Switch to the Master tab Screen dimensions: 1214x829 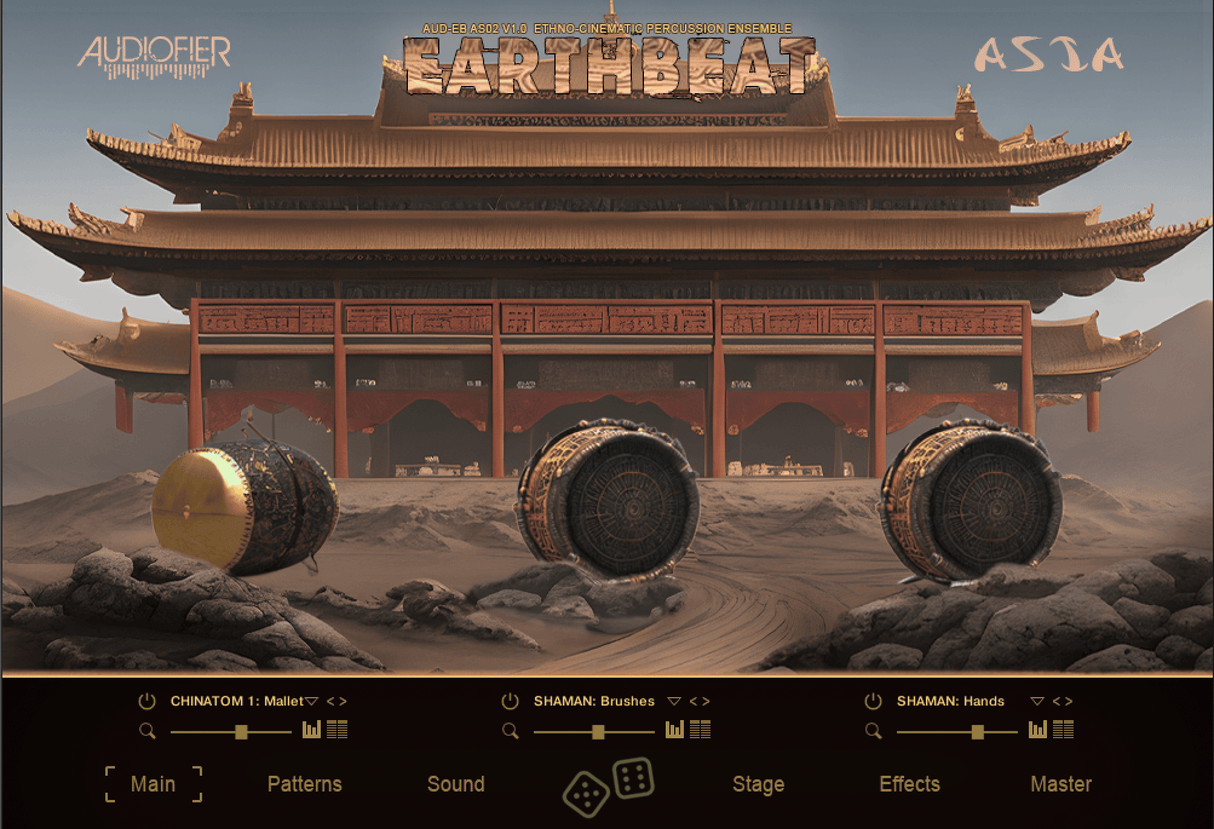point(1061,784)
